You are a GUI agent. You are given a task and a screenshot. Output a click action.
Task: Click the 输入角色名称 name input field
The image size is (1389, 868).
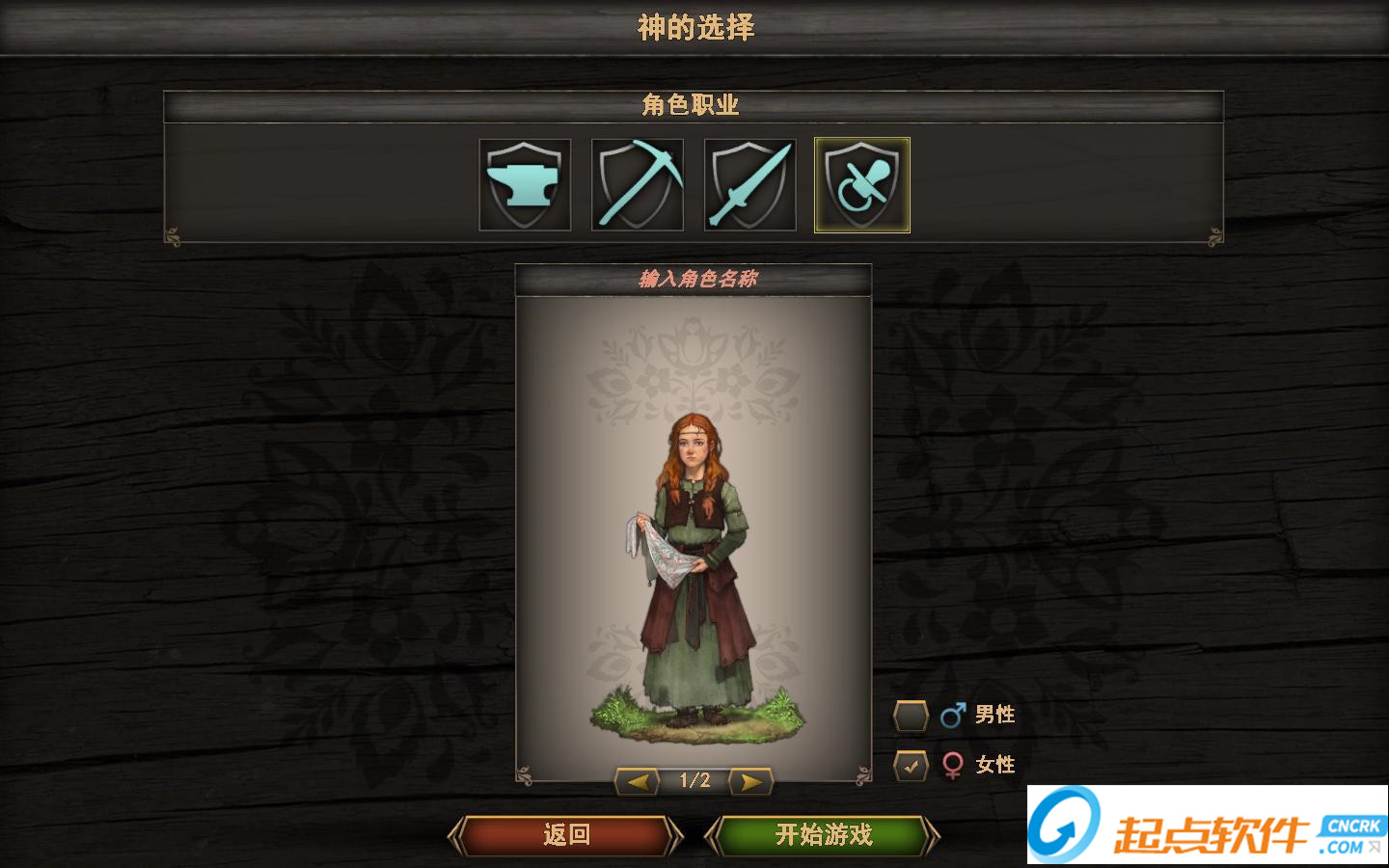point(694,280)
